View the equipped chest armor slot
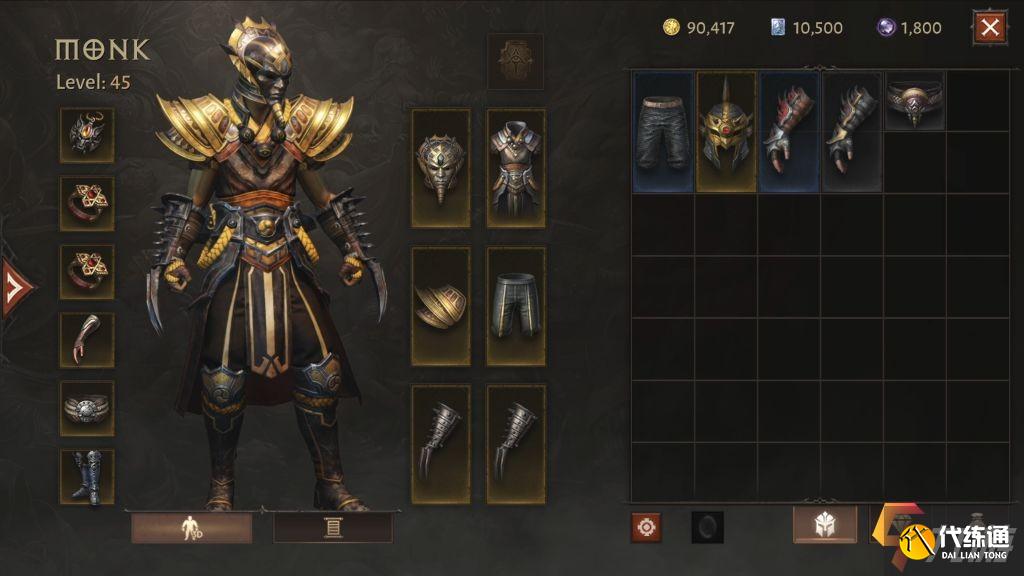 coord(516,168)
